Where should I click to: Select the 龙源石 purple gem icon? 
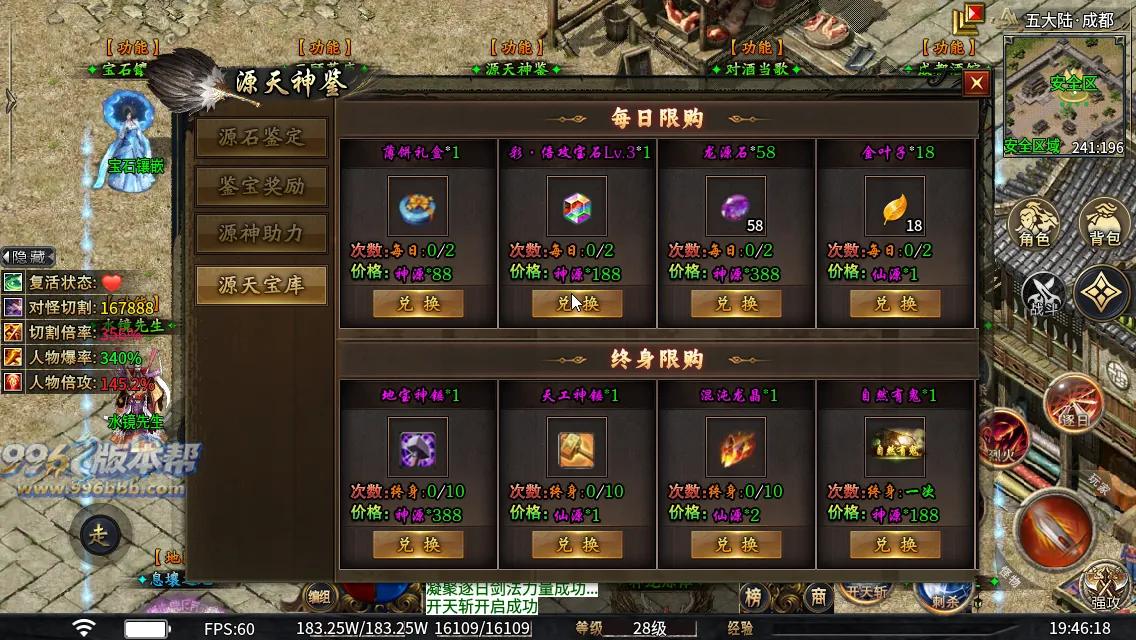(x=735, y=206)
